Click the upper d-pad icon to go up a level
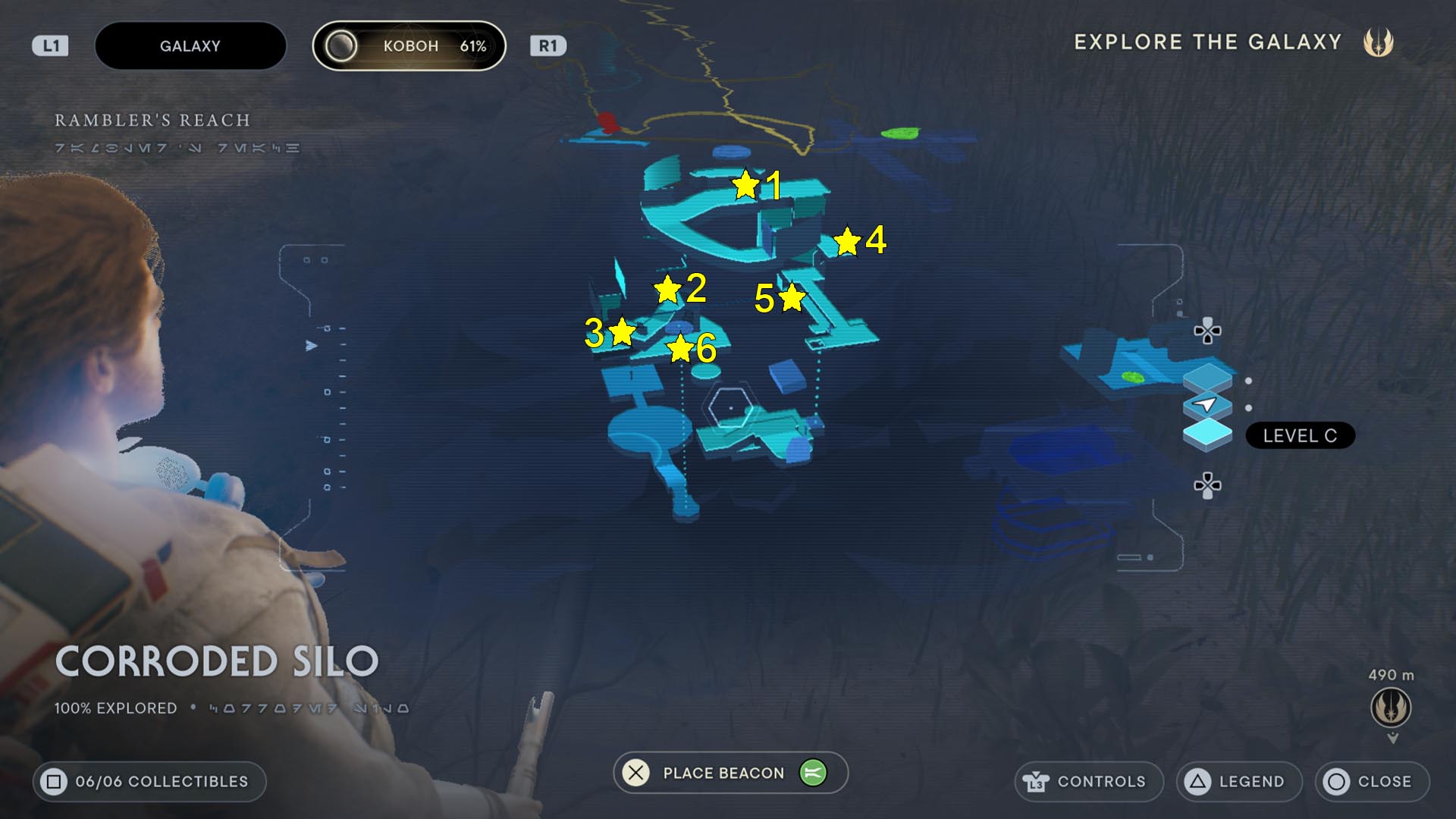Screen dimensions: 1456x819 pos(1207,332)
